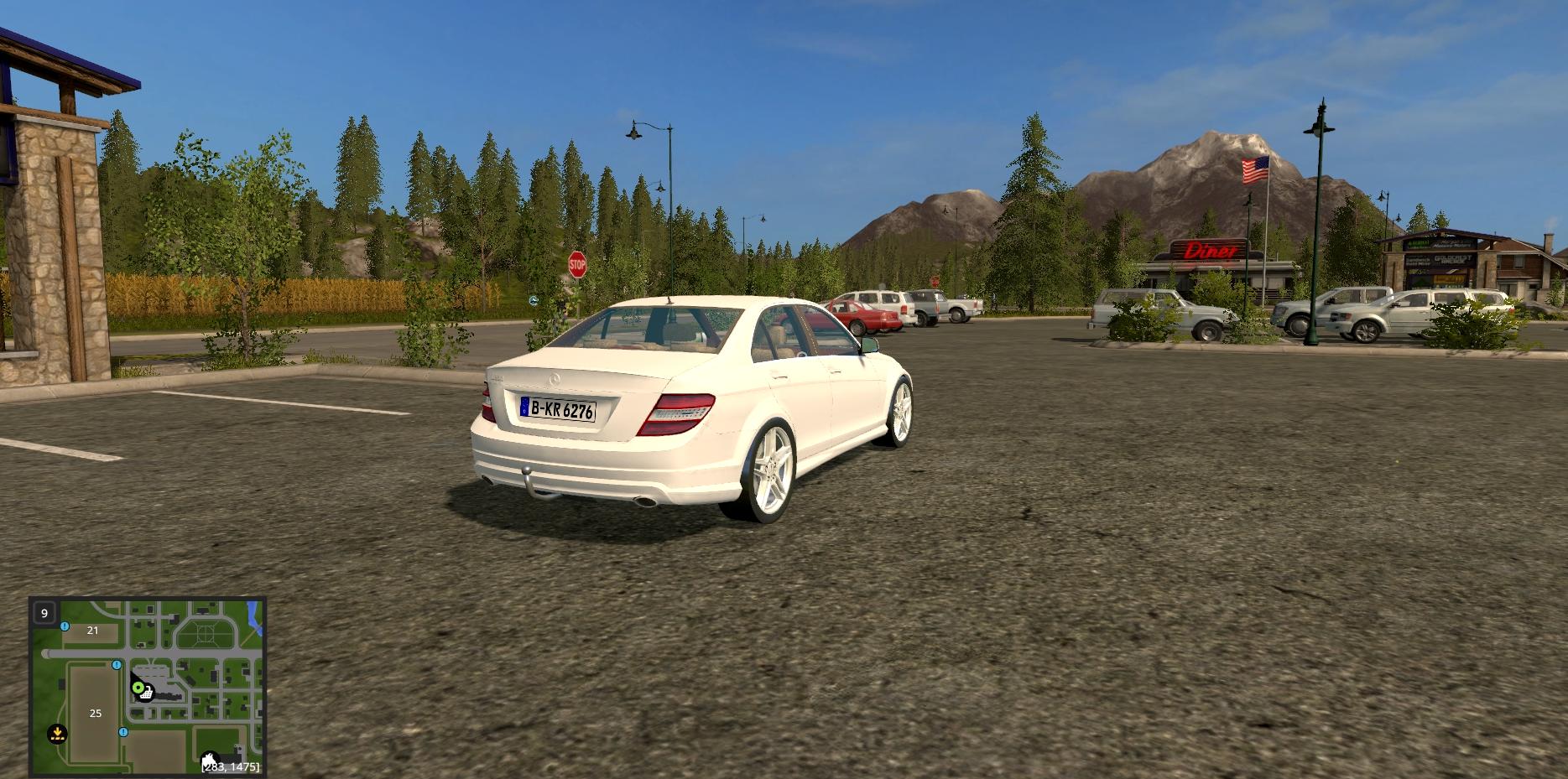
Task: Click the yellow sell point icon on minimap
Action: 57,734
